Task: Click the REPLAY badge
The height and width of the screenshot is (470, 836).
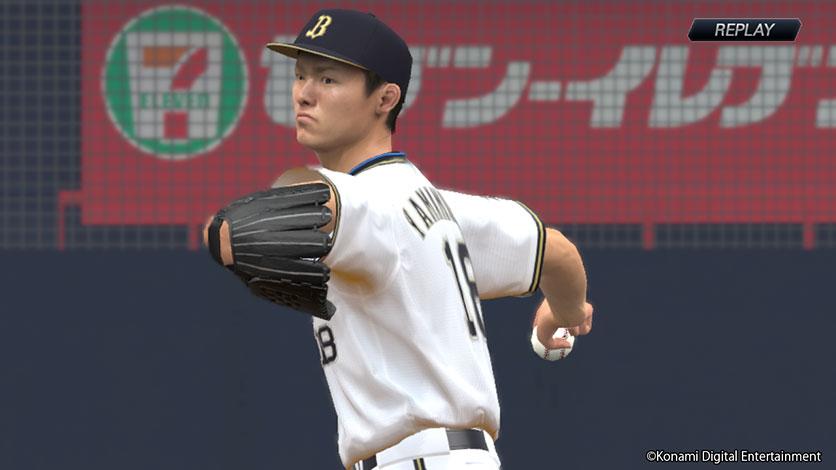Action: point(744,30)
